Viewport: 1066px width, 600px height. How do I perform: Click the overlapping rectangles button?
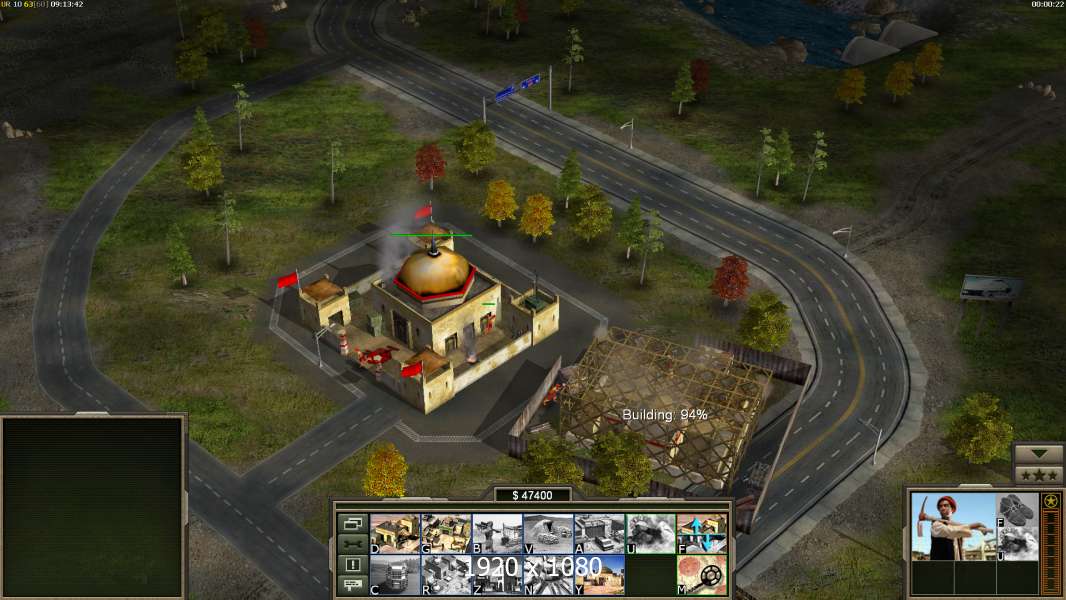coord(351,523)
